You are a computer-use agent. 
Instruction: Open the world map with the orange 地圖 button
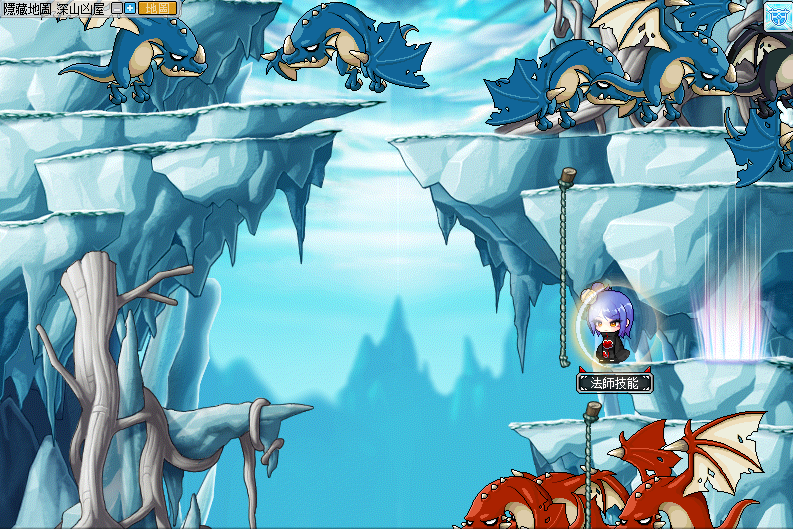coord(157,8)
